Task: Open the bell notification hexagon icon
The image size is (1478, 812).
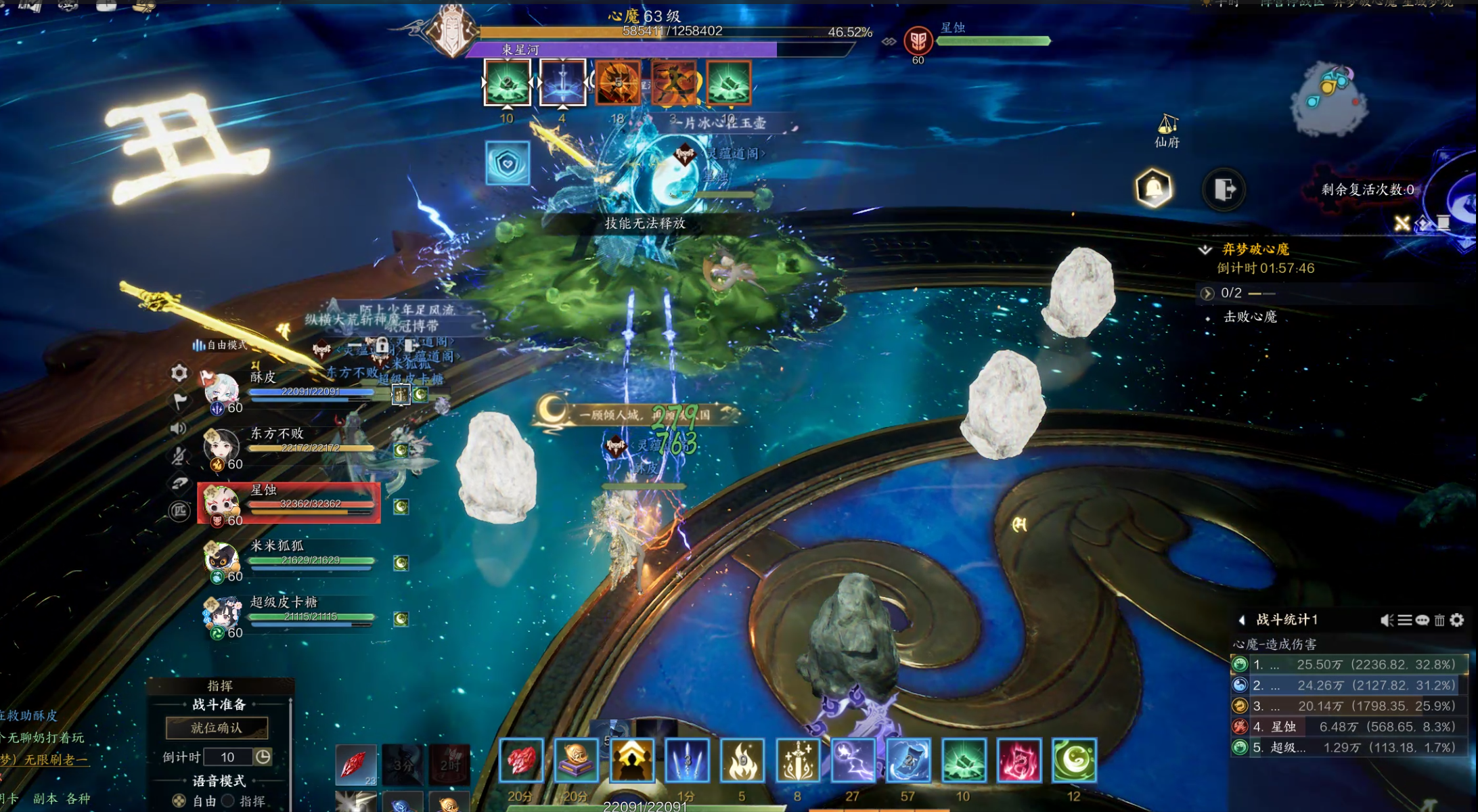Action: (x=1154, y=188)
